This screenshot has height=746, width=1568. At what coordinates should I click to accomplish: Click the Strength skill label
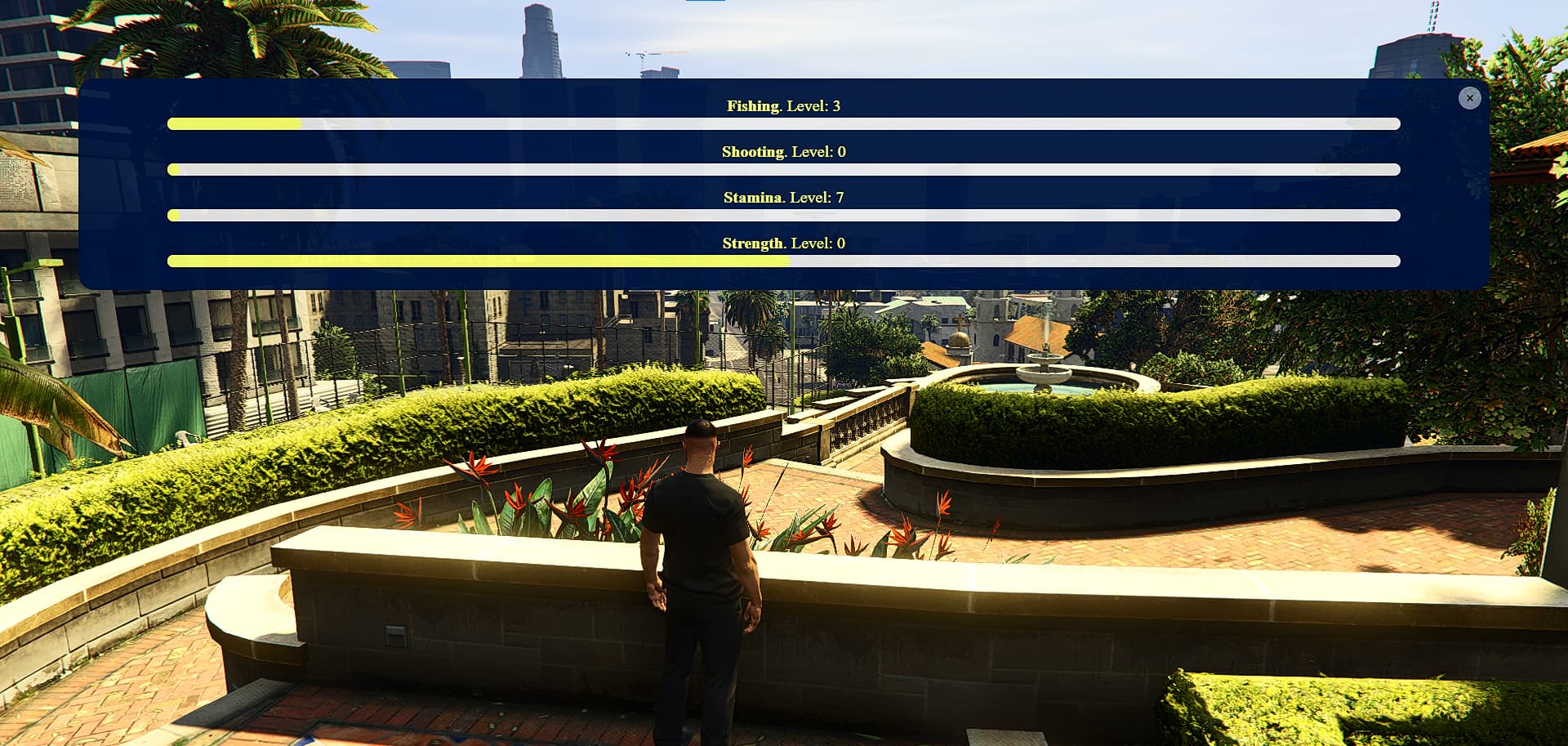click(x=752, y=243)
